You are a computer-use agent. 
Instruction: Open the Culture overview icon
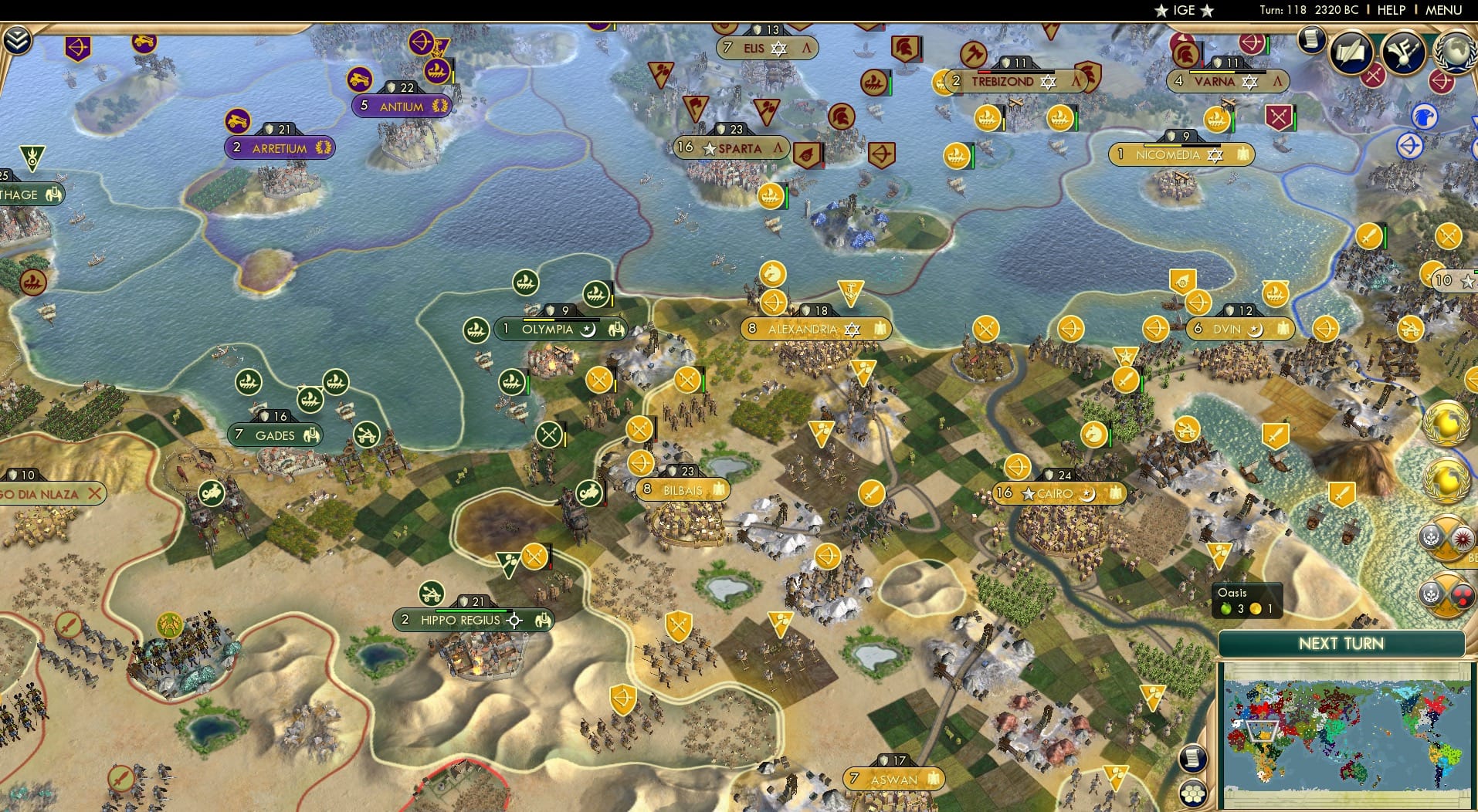click(1402, 51)
